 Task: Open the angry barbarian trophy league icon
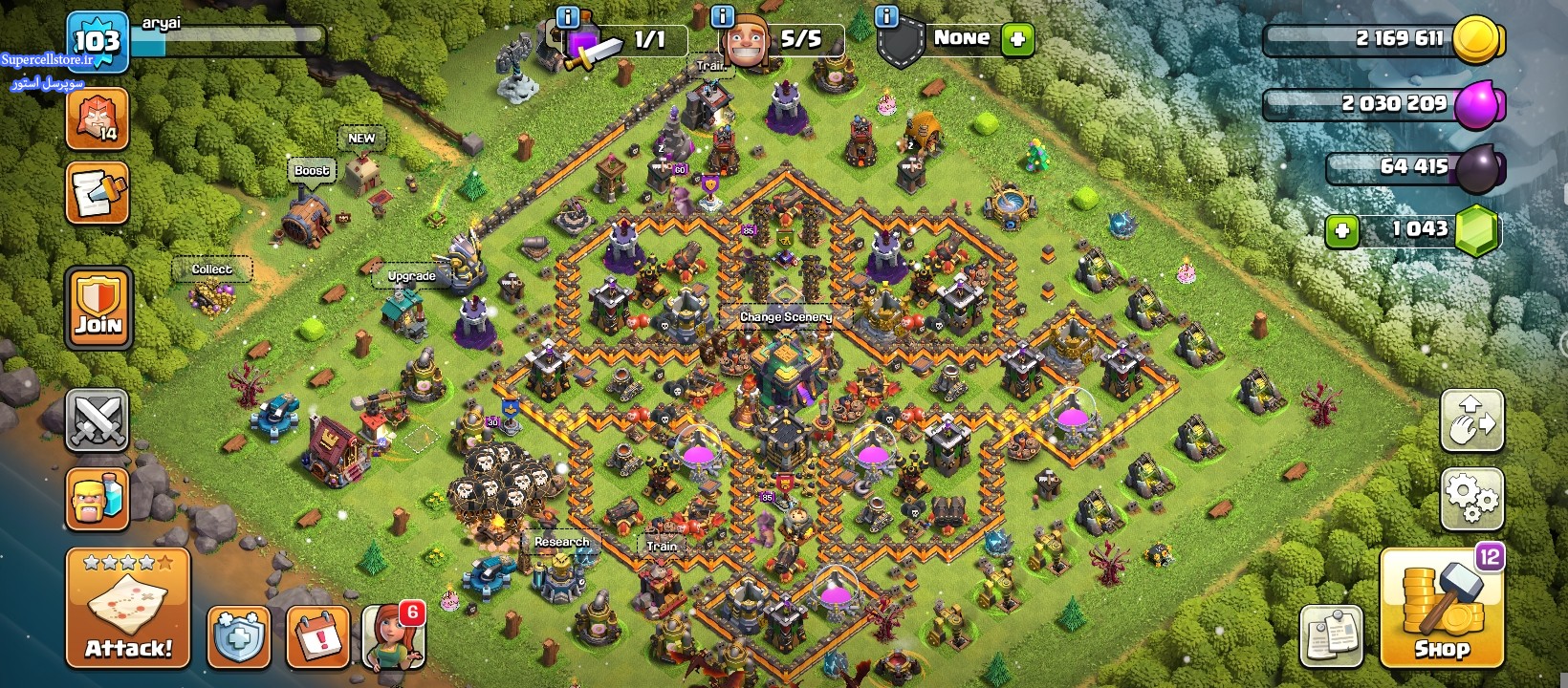tap(98, 118)
